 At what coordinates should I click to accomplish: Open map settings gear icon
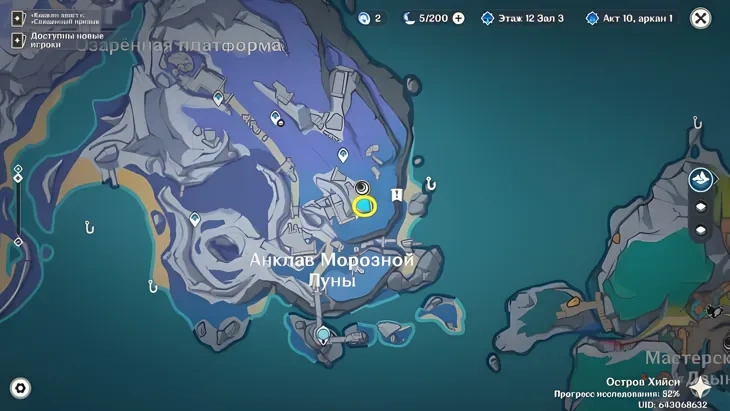click(19, 388)
